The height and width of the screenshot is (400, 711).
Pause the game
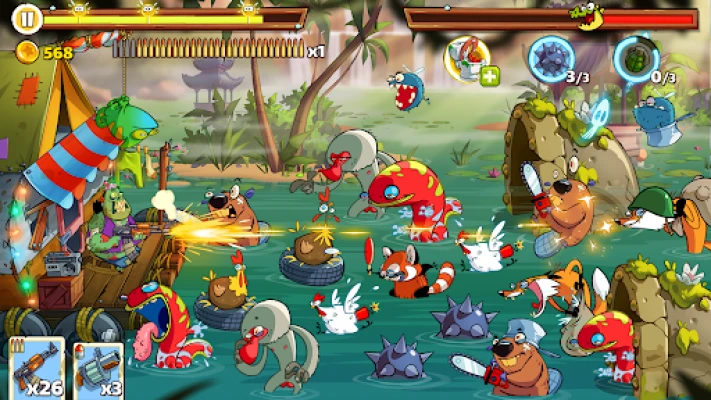(28, 17)
